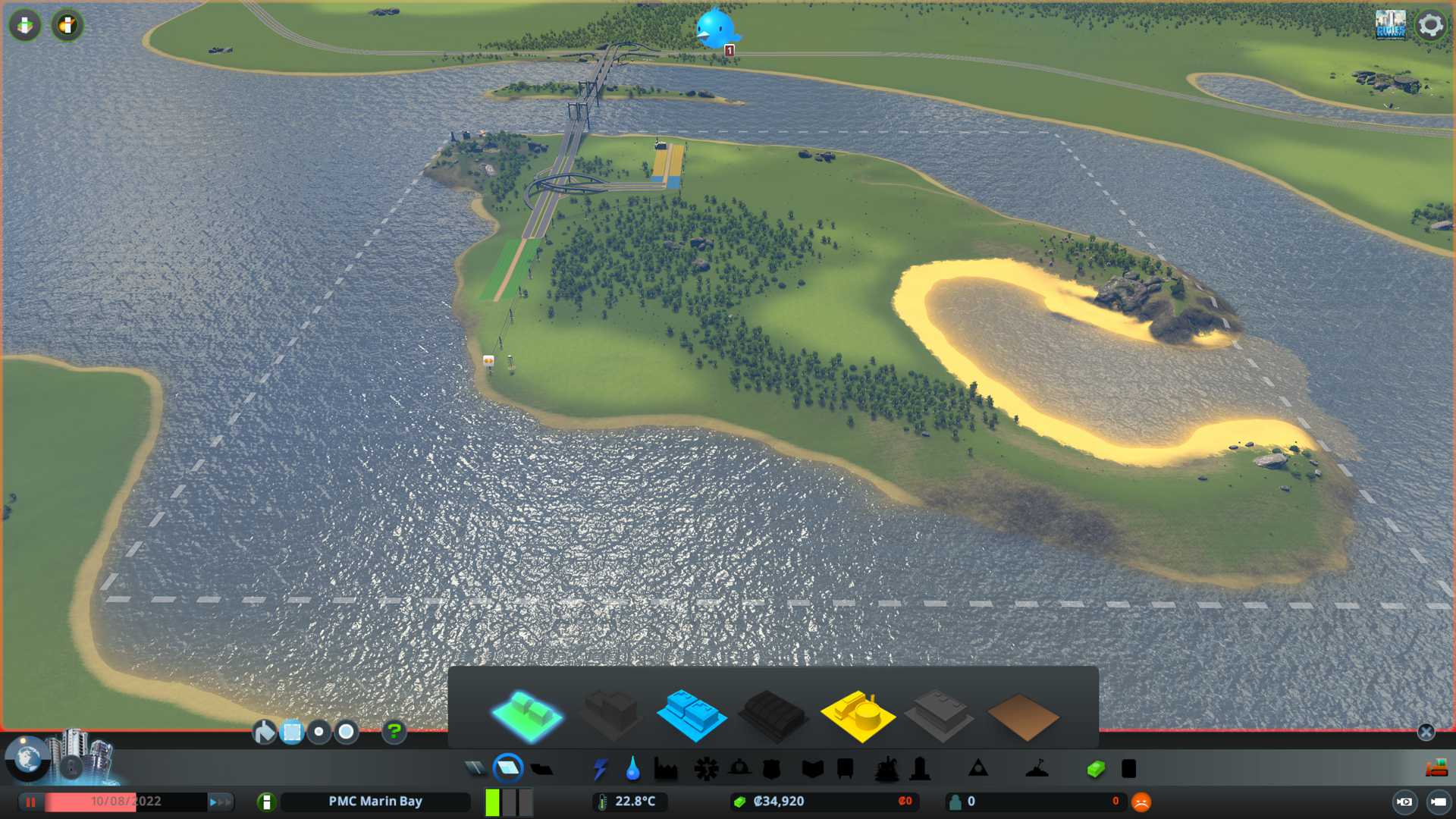
Task: Select low density residential zoning
Action: coord(527,714)
